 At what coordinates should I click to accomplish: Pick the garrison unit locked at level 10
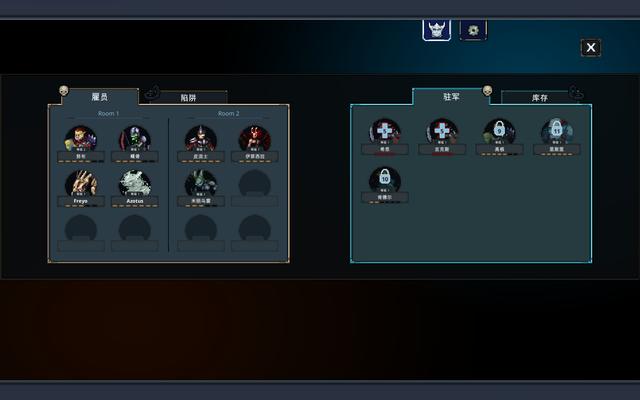[385, 179]
